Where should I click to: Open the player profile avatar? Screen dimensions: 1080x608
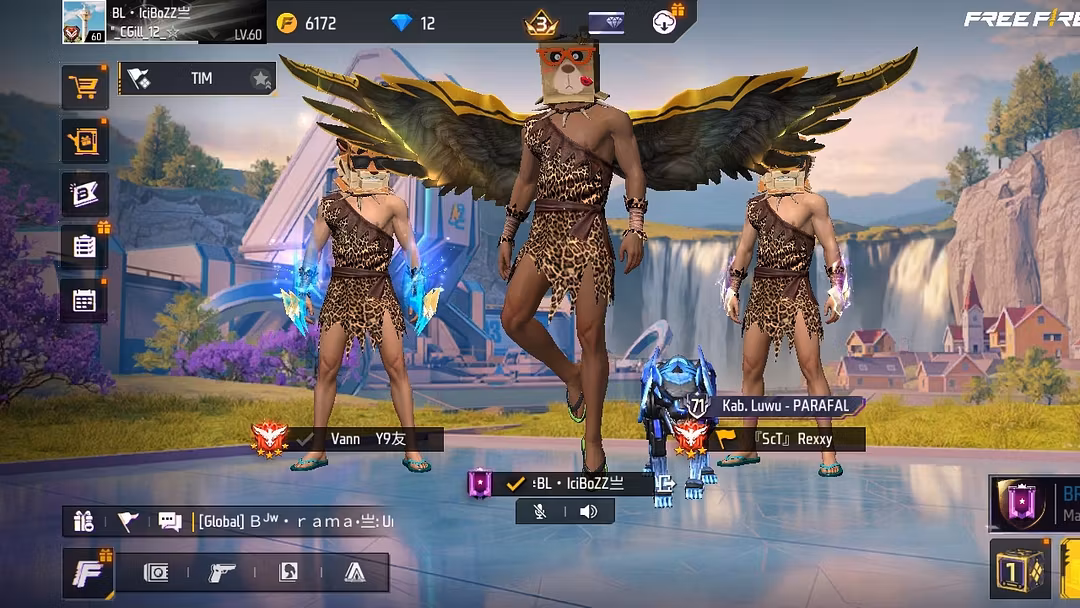(x=84, y=22)
